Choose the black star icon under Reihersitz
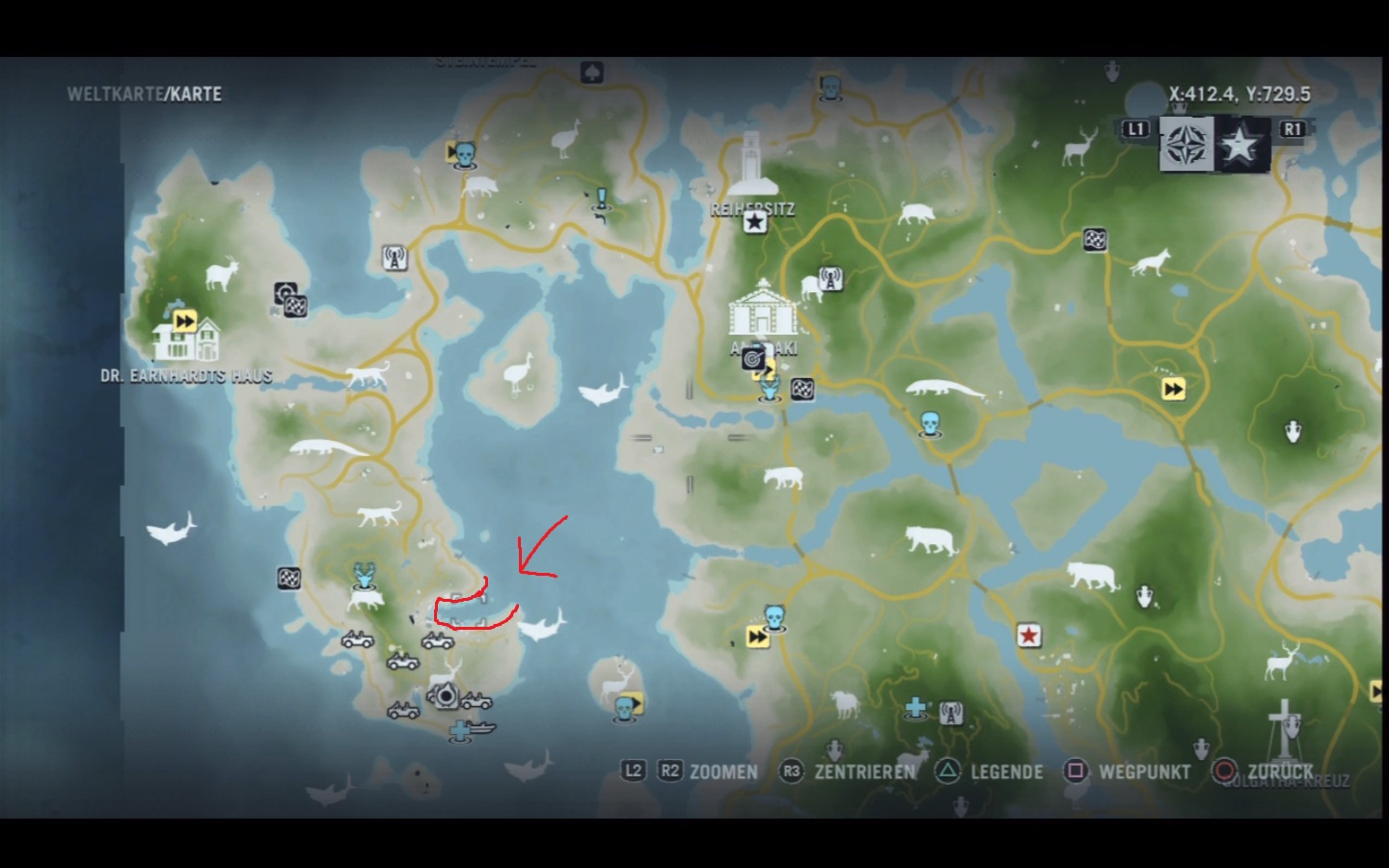Screen dimensions: 1389x868 754,223
